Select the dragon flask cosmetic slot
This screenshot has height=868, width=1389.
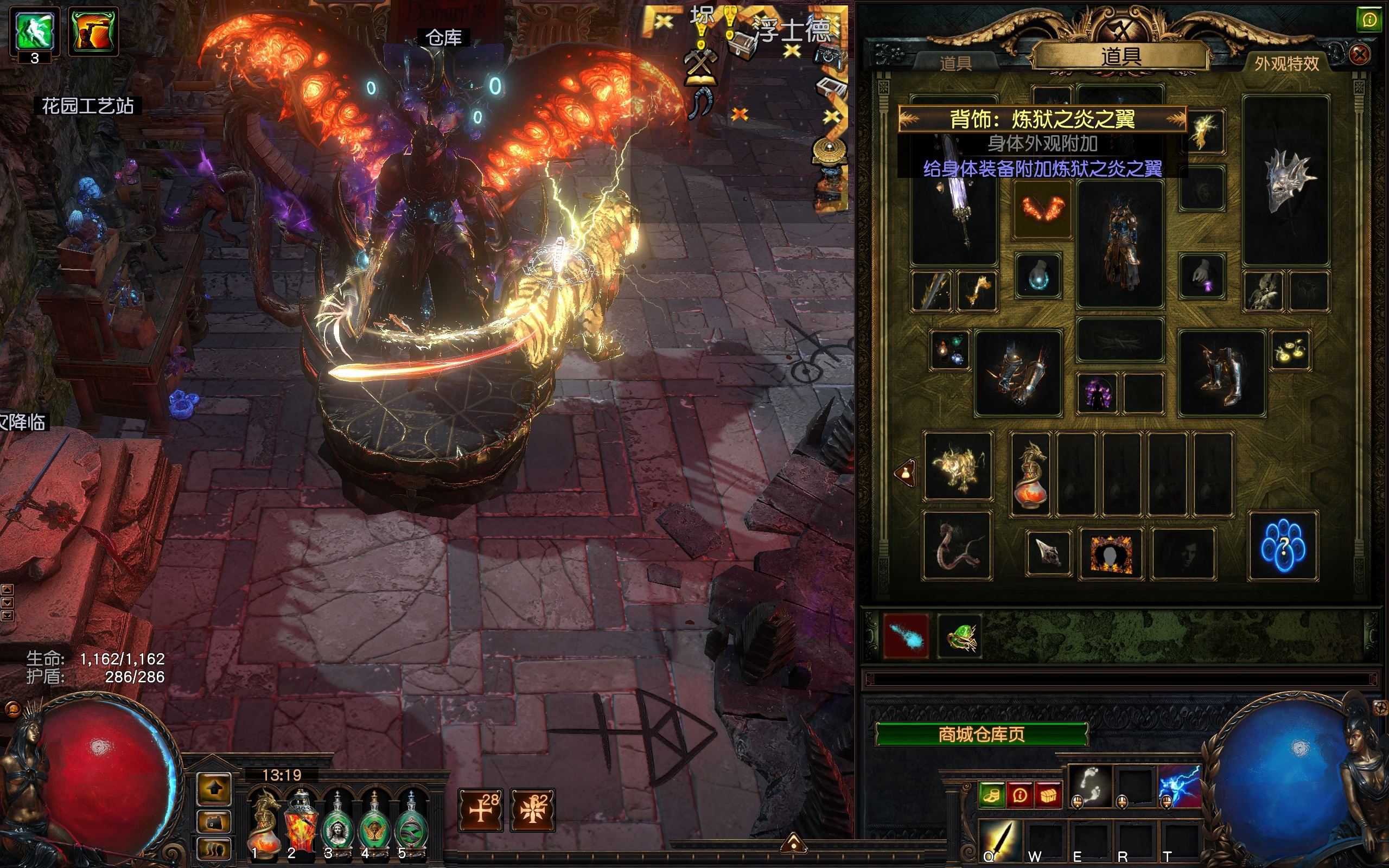1031,474
